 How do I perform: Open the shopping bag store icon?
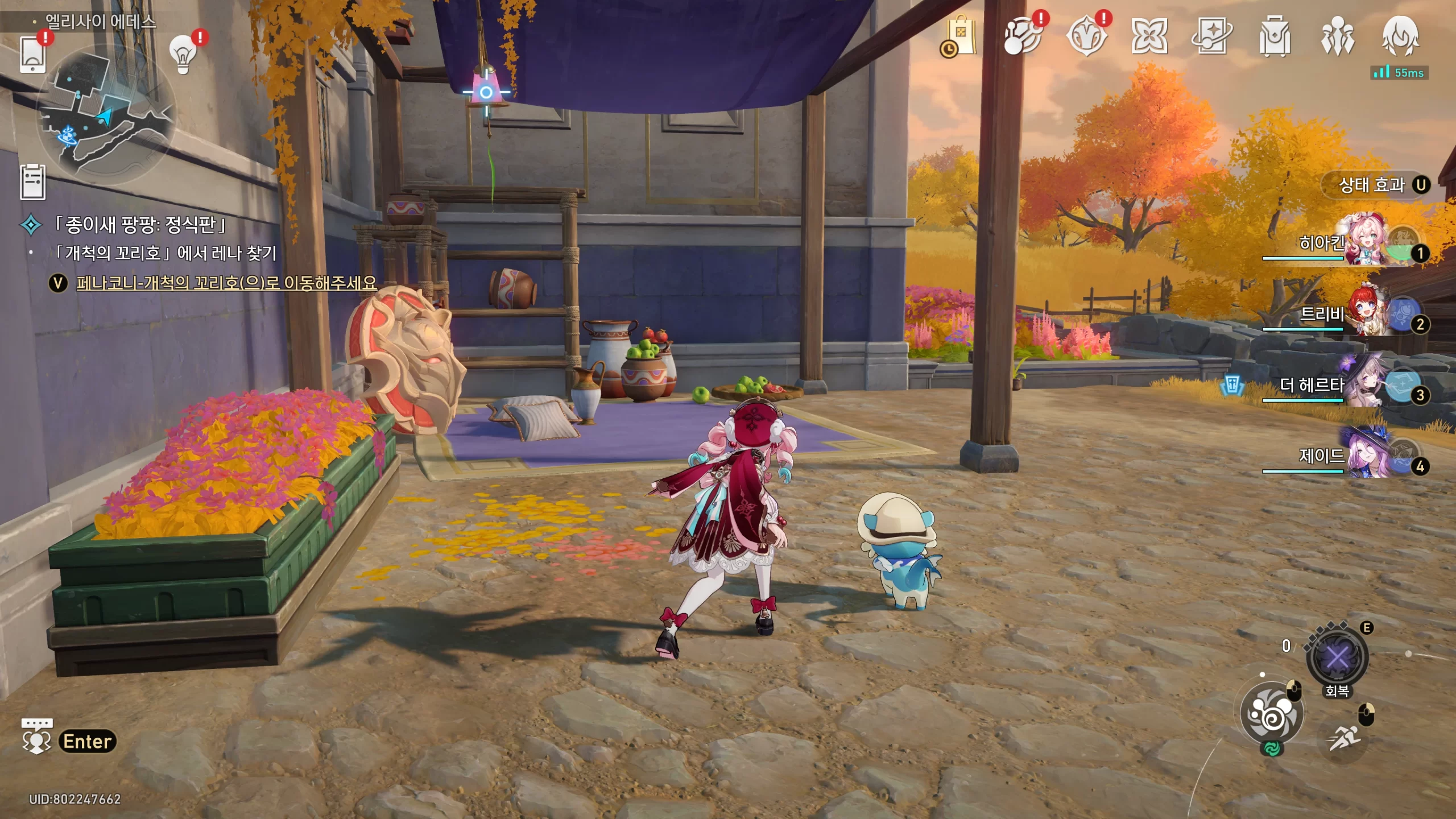click(x=960, y=36)
